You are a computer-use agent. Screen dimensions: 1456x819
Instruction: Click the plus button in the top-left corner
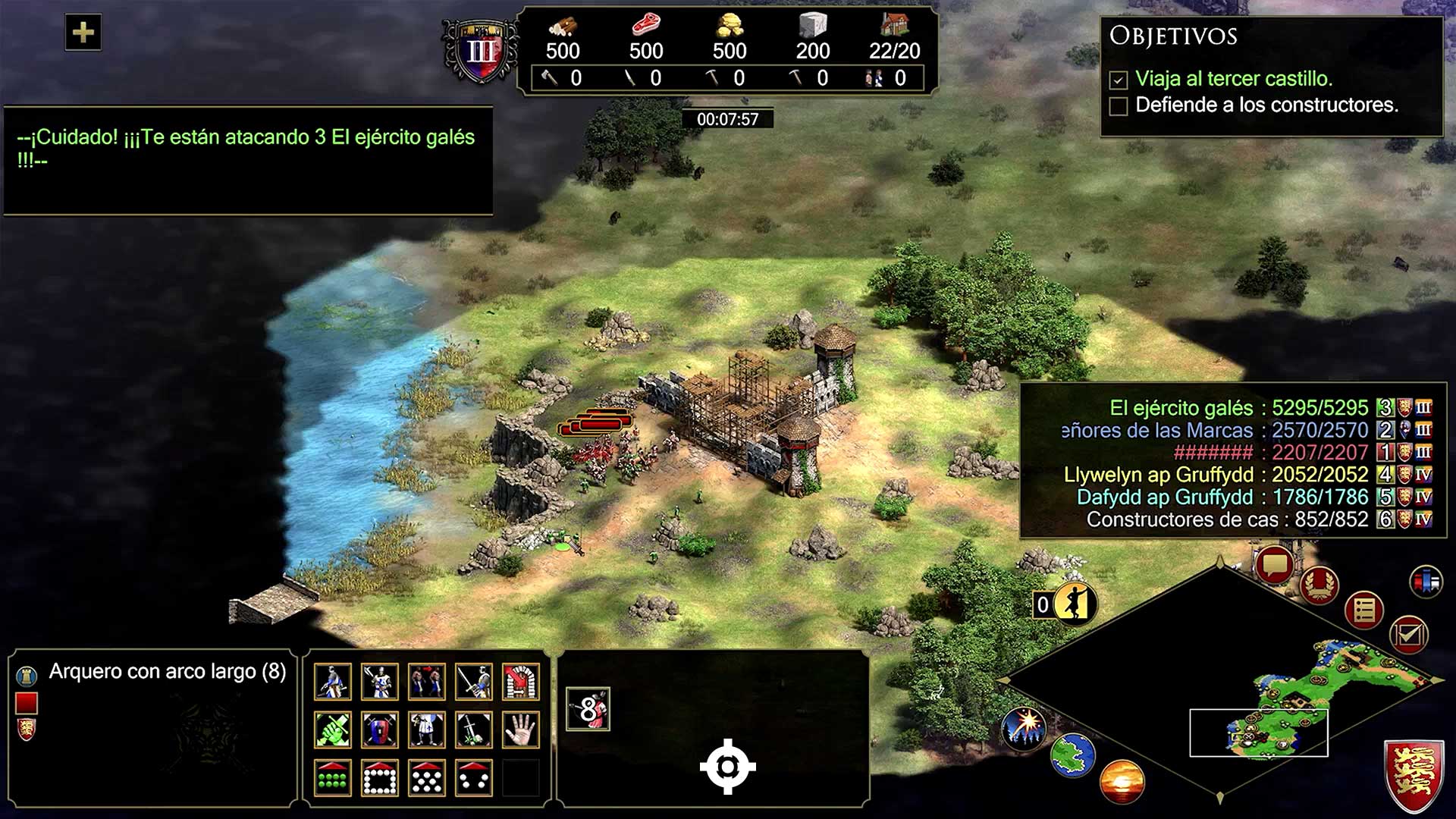tap(83, 33)
